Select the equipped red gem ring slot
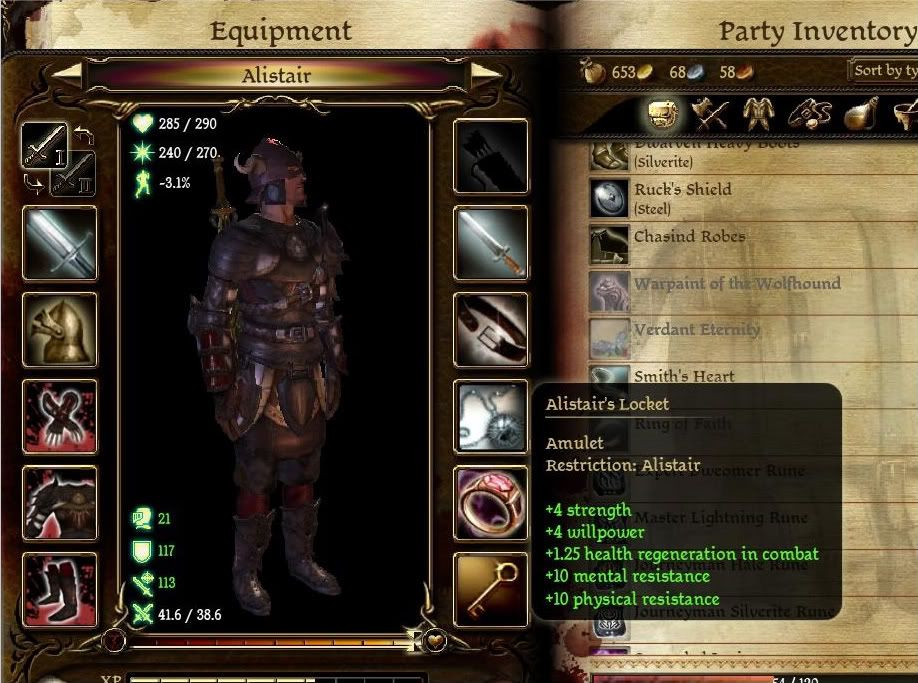The image size is (918, 683). pyautogui.click(x=490, y=502)
